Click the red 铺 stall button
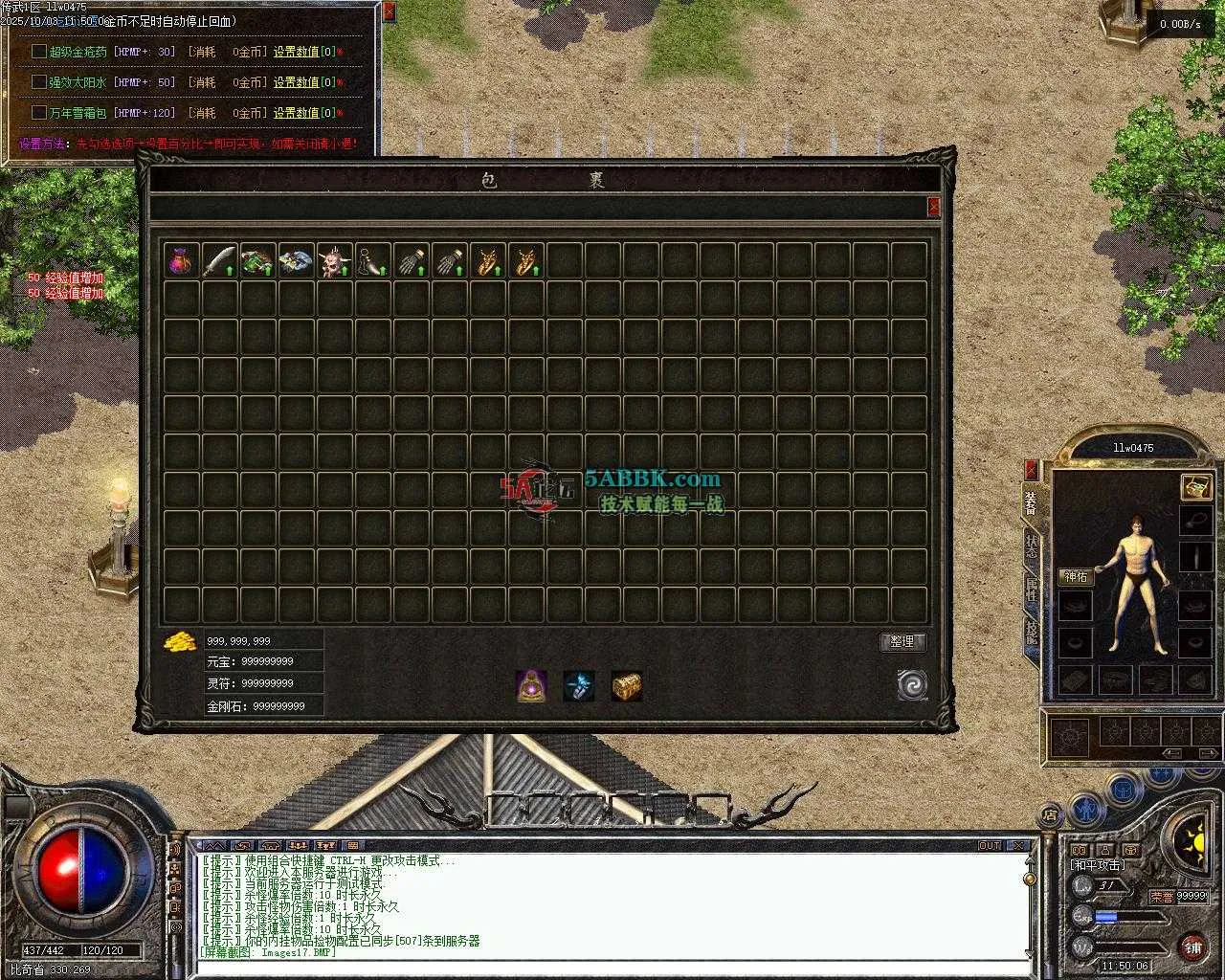 [x=1192, y=948]
